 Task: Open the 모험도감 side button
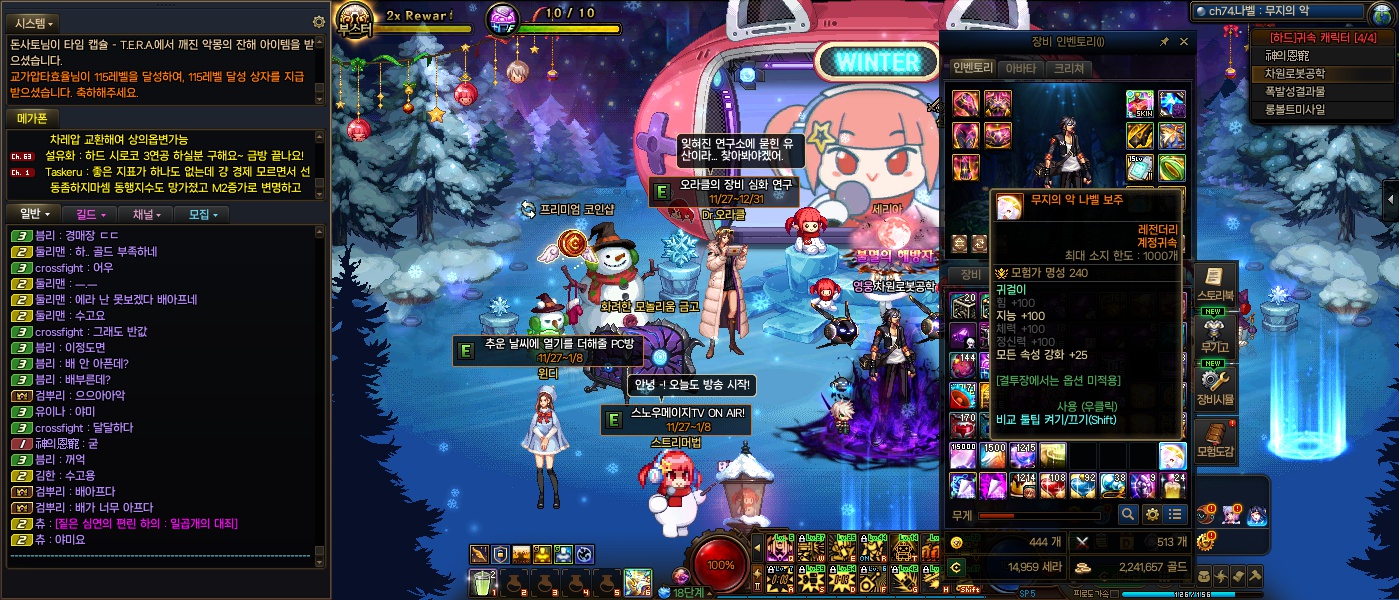click(1215, 441)
